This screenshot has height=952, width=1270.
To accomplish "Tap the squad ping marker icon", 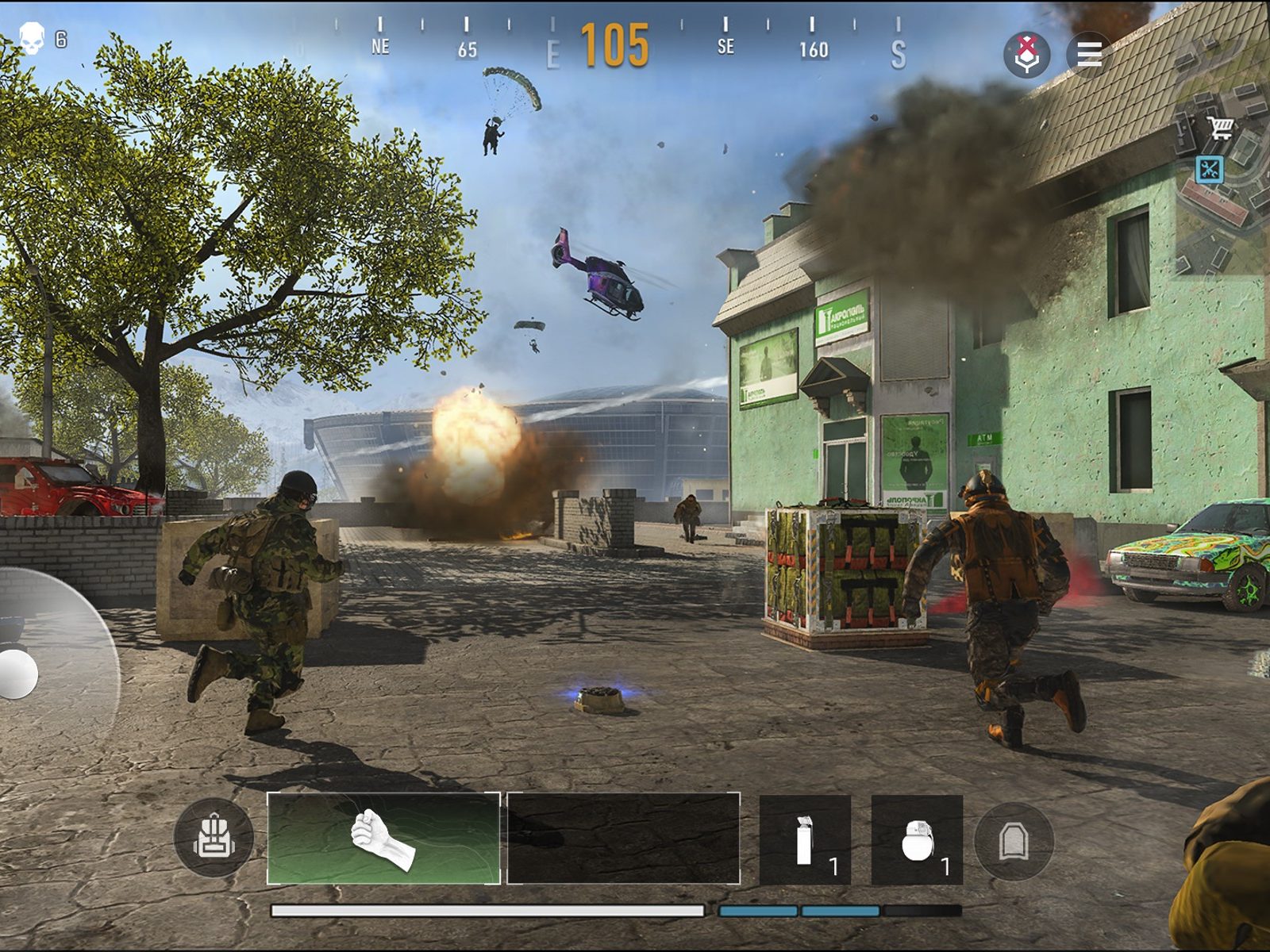I will tap(1027, 54).
